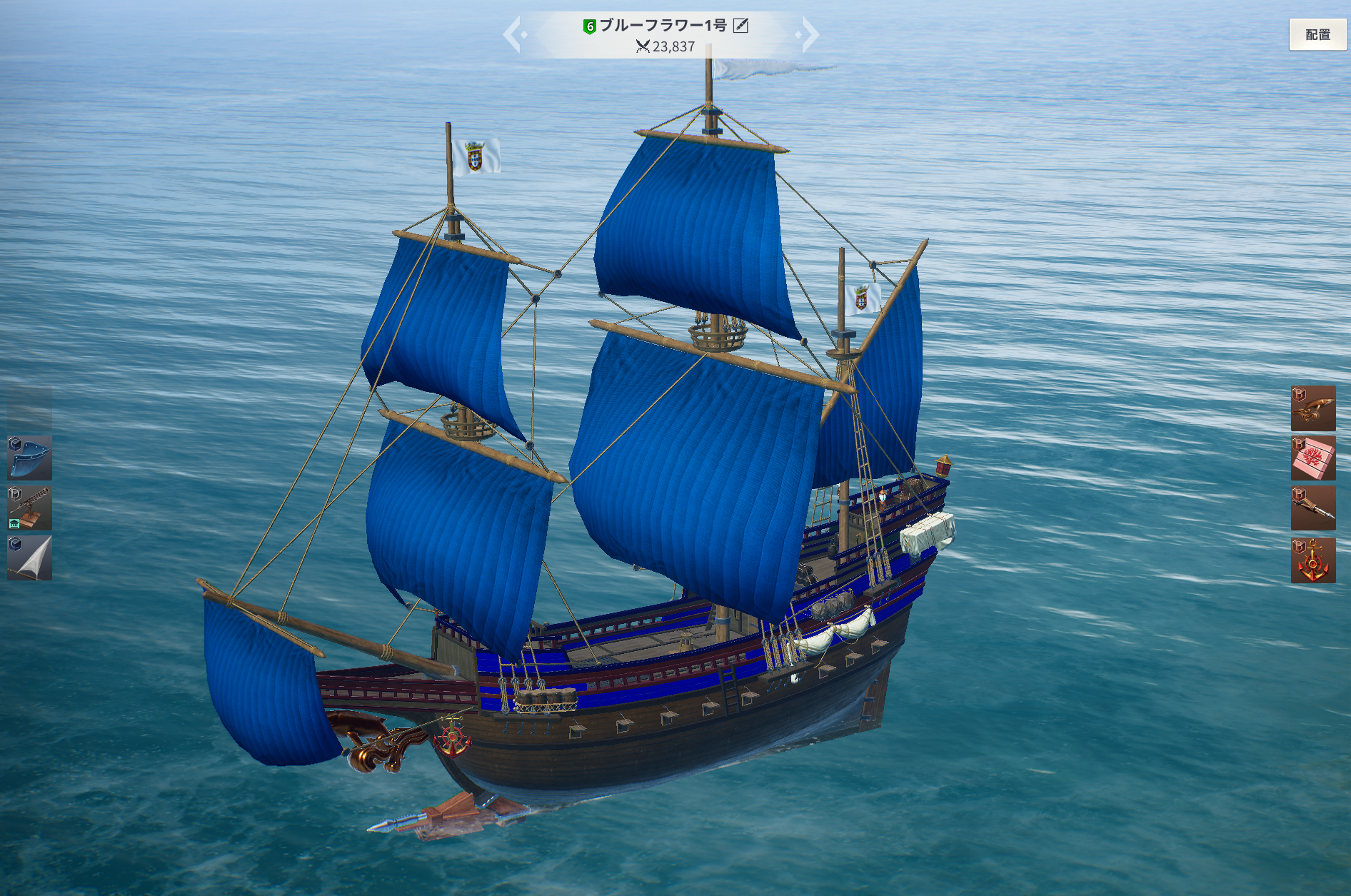Select the blue armor plating slot
The image size is (1351, 896).
(x=30, y=458)
